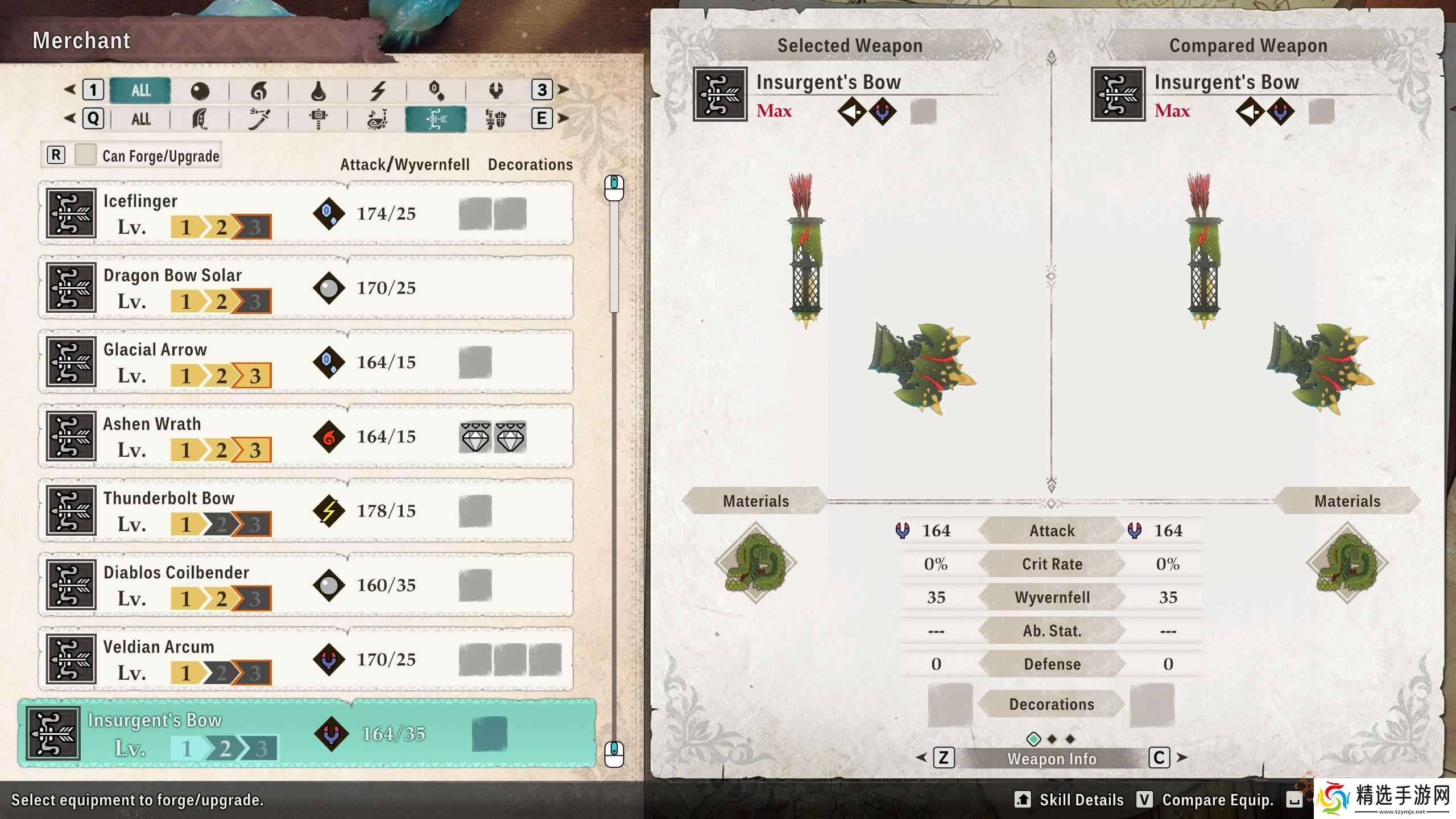
Task: Switch to the hunting horn weapon tab
Action: [x=378, y=119]
